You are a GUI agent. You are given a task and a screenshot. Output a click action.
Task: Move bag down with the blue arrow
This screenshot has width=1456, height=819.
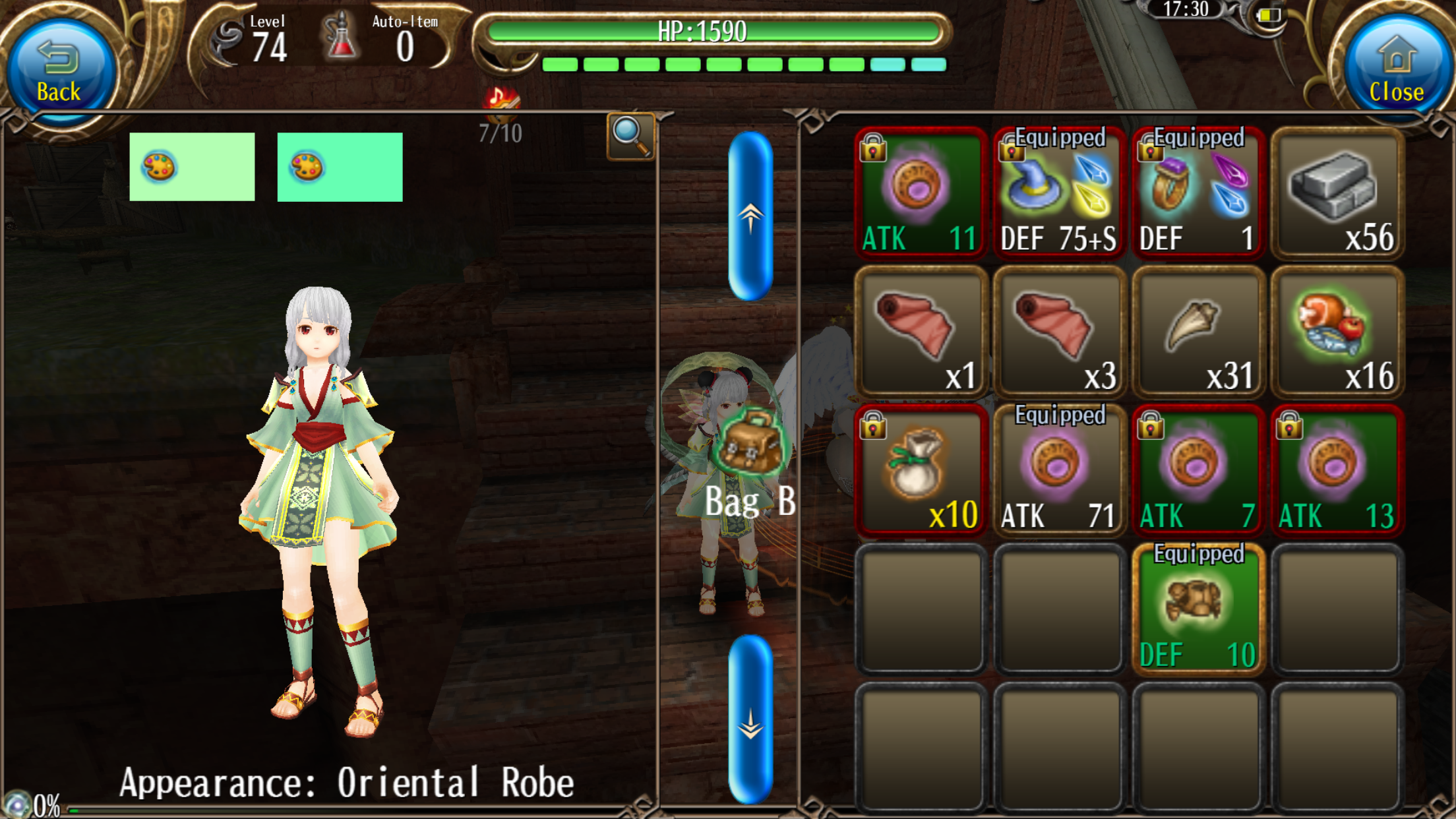click(750, 719)
